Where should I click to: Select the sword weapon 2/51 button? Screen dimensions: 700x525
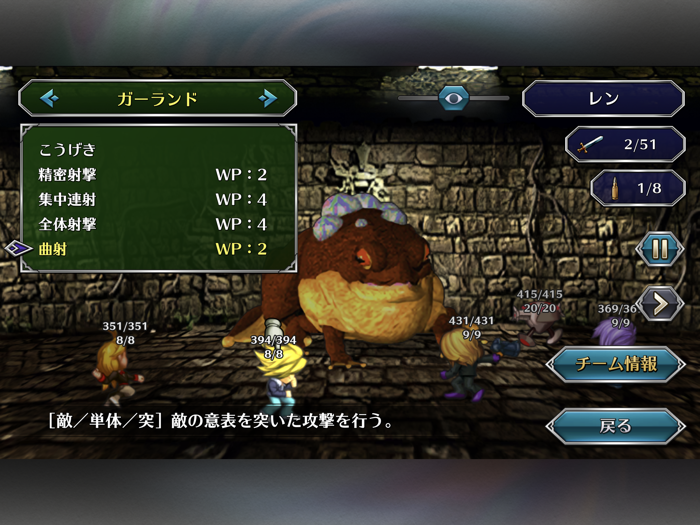pos(626,144)
